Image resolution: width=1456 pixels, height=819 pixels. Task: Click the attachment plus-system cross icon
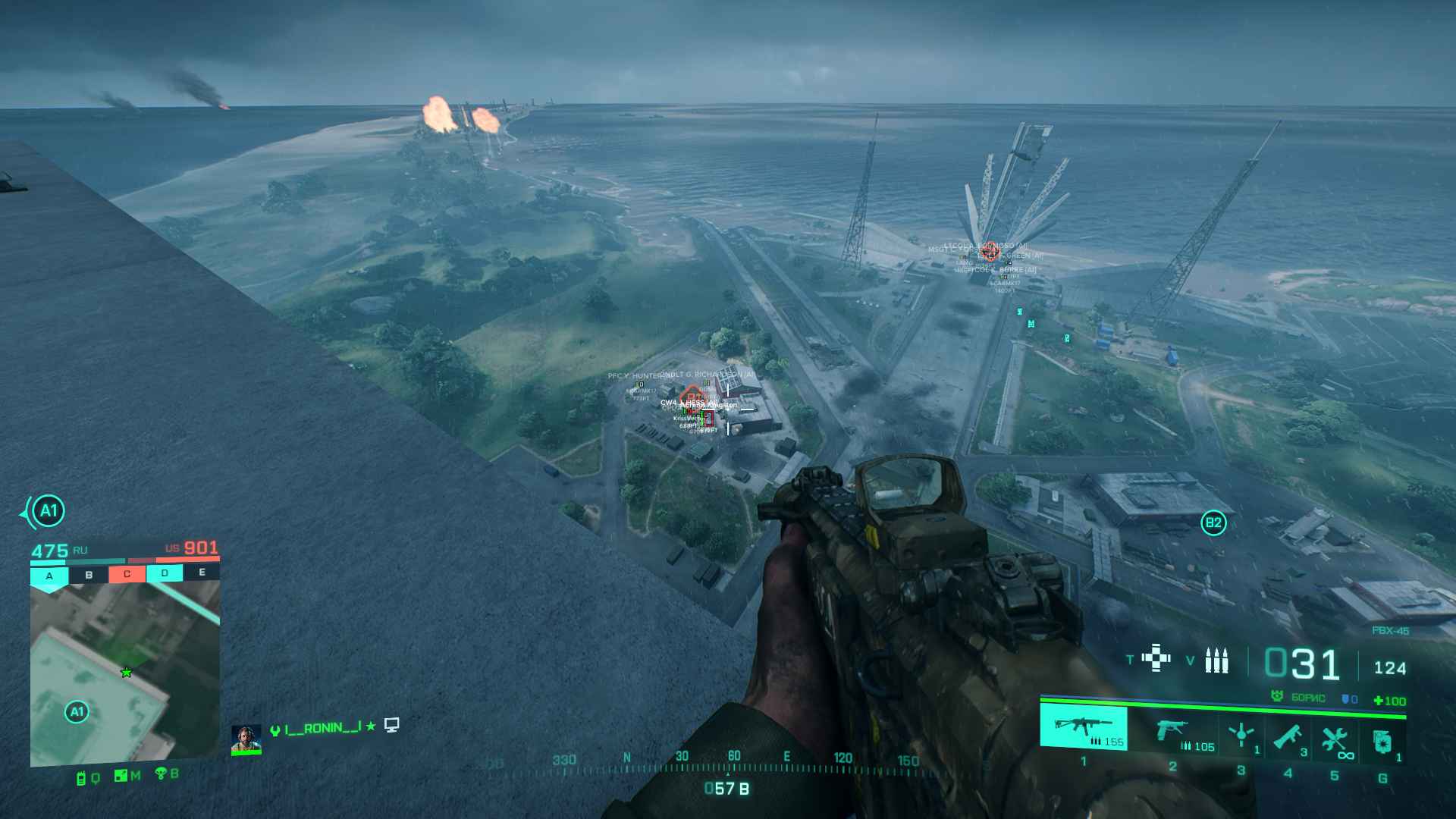point(1156,657)
